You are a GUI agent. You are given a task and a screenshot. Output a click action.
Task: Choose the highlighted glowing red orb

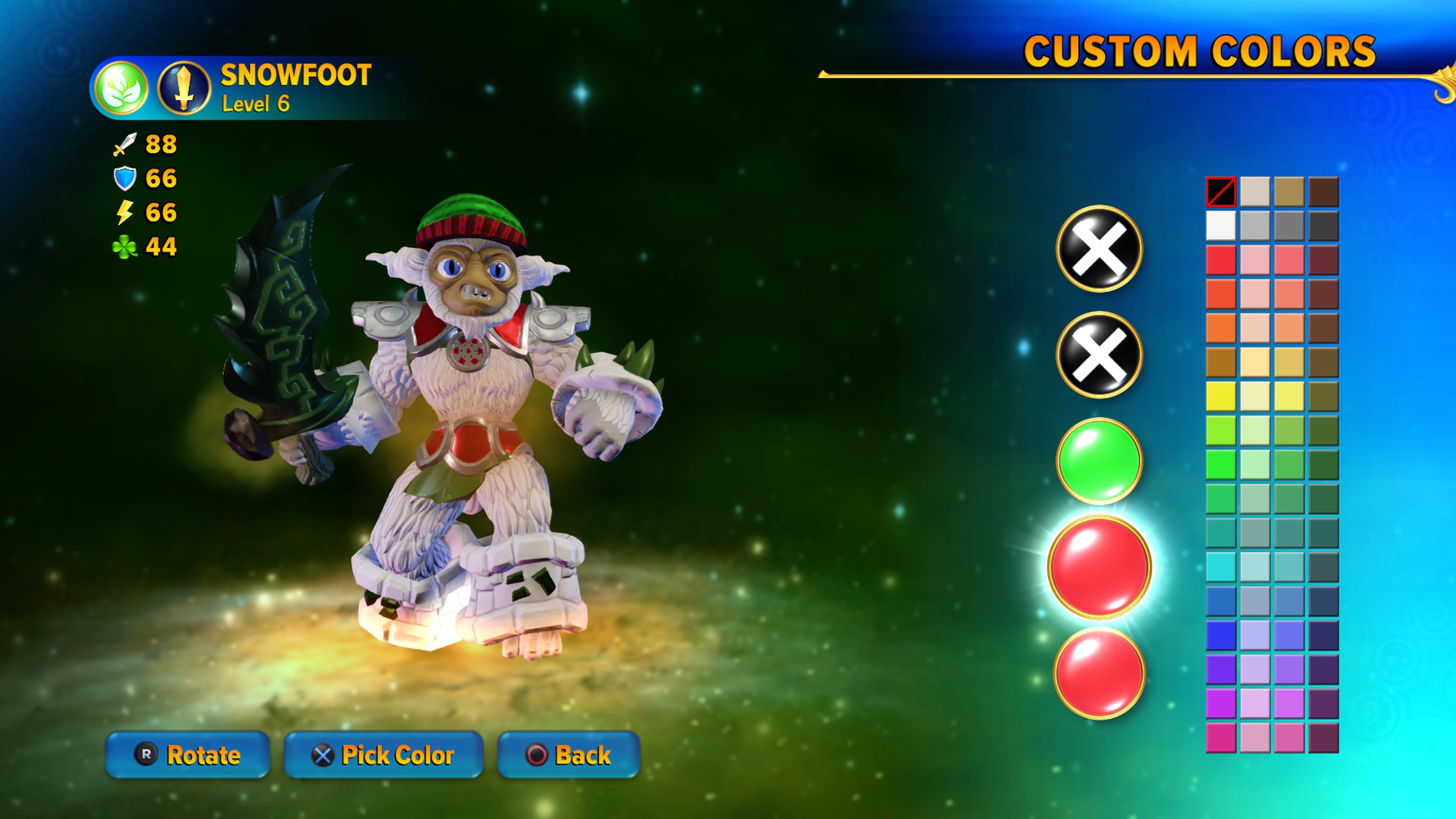(1099, 566)
